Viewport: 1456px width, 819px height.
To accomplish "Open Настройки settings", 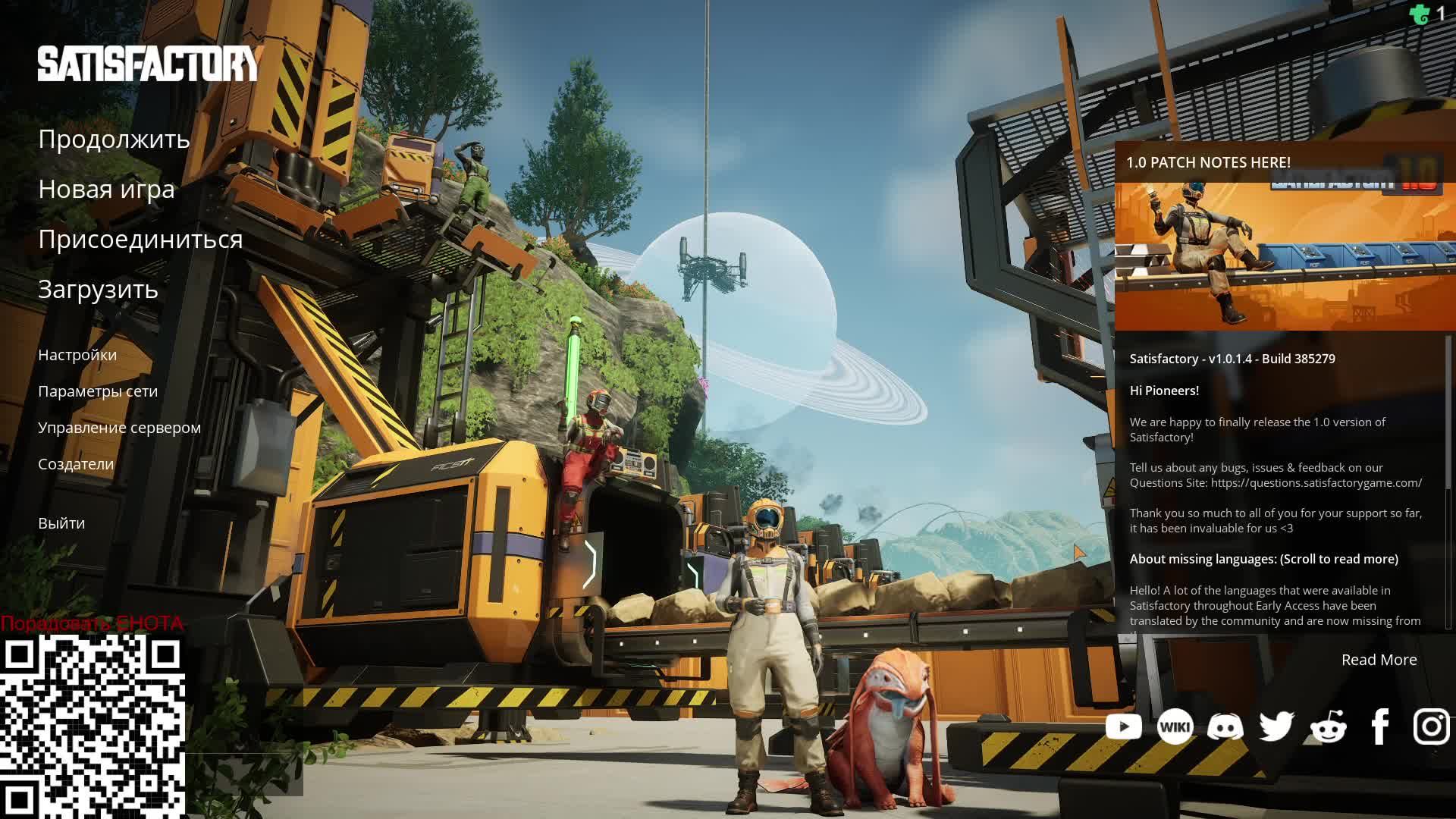I will 77,355.
